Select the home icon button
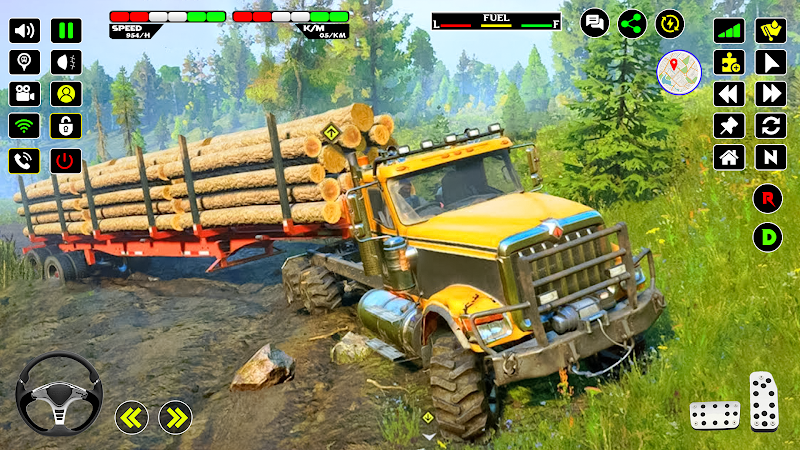Screen dimensions: 800x450 [x=728, y=157]
